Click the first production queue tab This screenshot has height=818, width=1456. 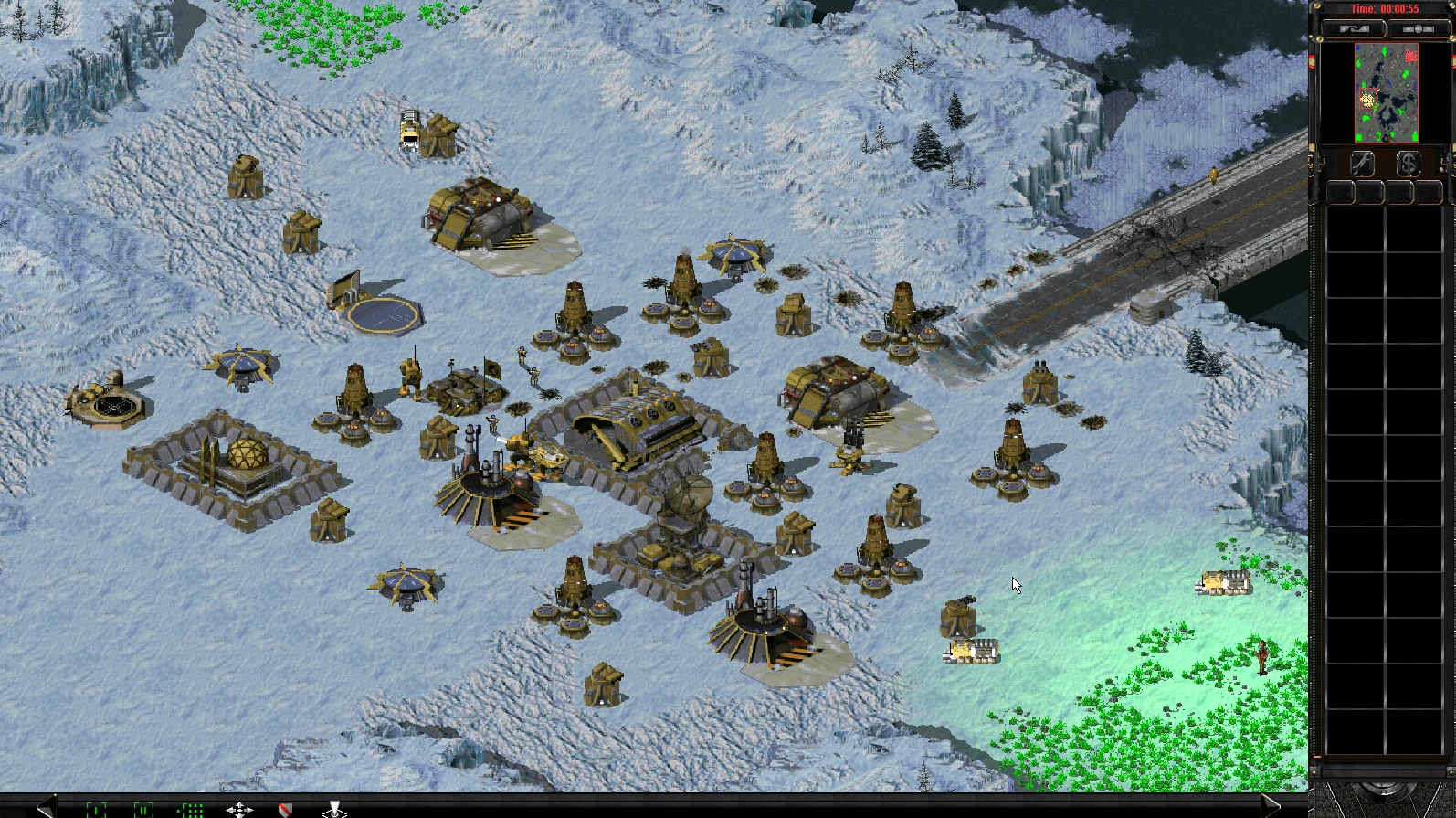1340,189
